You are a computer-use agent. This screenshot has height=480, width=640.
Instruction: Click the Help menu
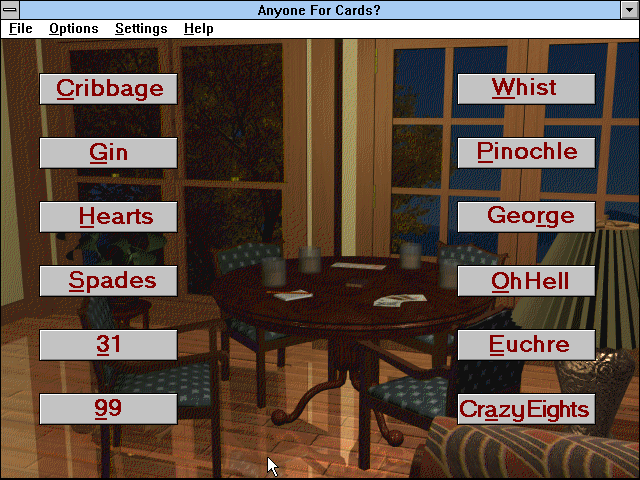[198, 28]
